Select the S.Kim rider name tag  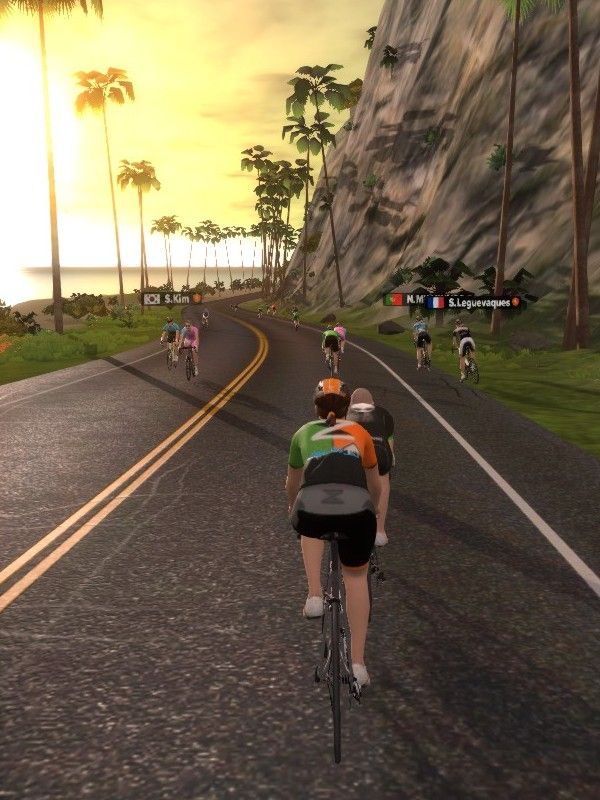tap(172, 298)
